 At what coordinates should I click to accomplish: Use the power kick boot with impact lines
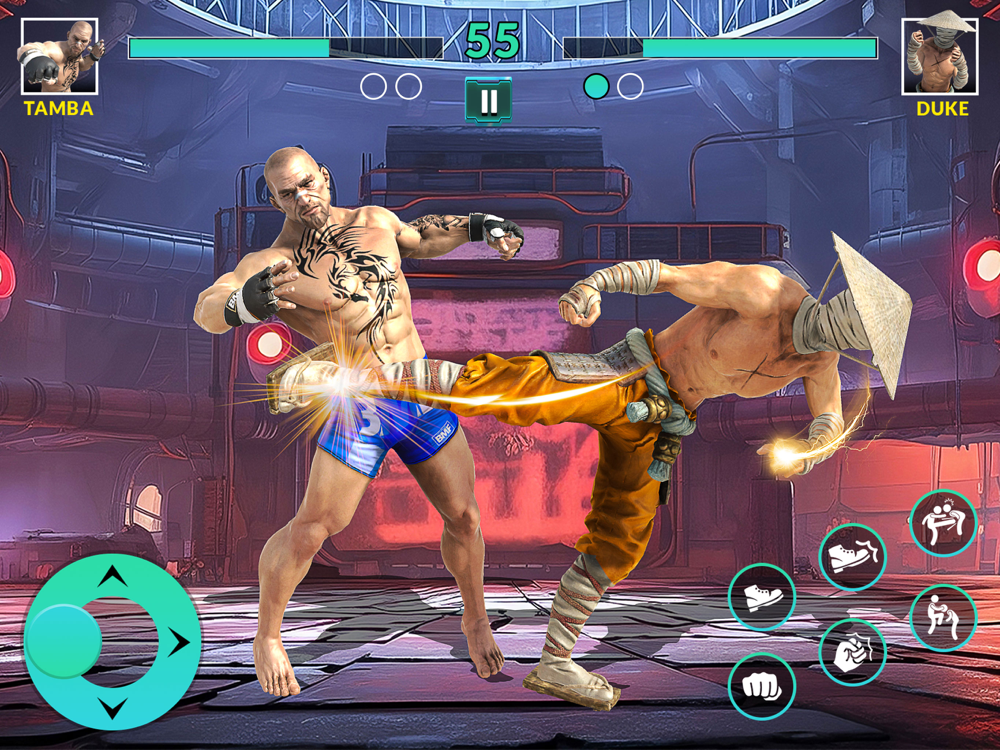pos(852,557)
